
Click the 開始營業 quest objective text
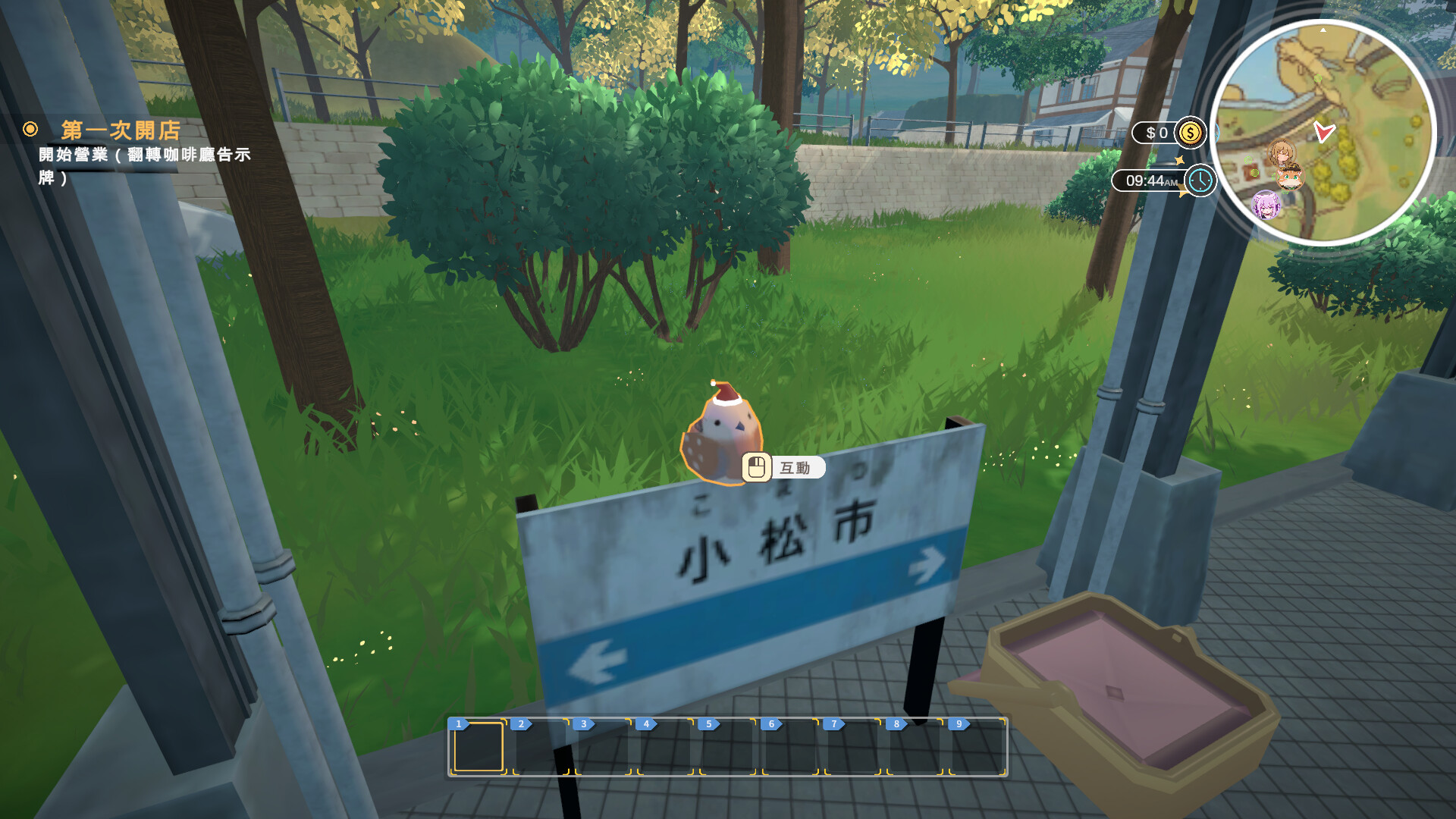point(144,153)
